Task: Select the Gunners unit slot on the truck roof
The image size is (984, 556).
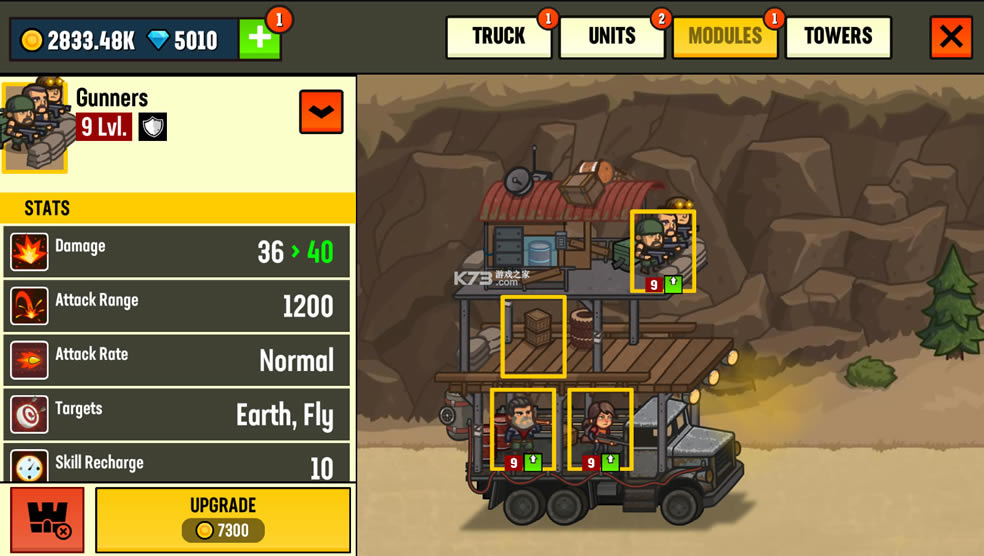Action: point(662,251)
